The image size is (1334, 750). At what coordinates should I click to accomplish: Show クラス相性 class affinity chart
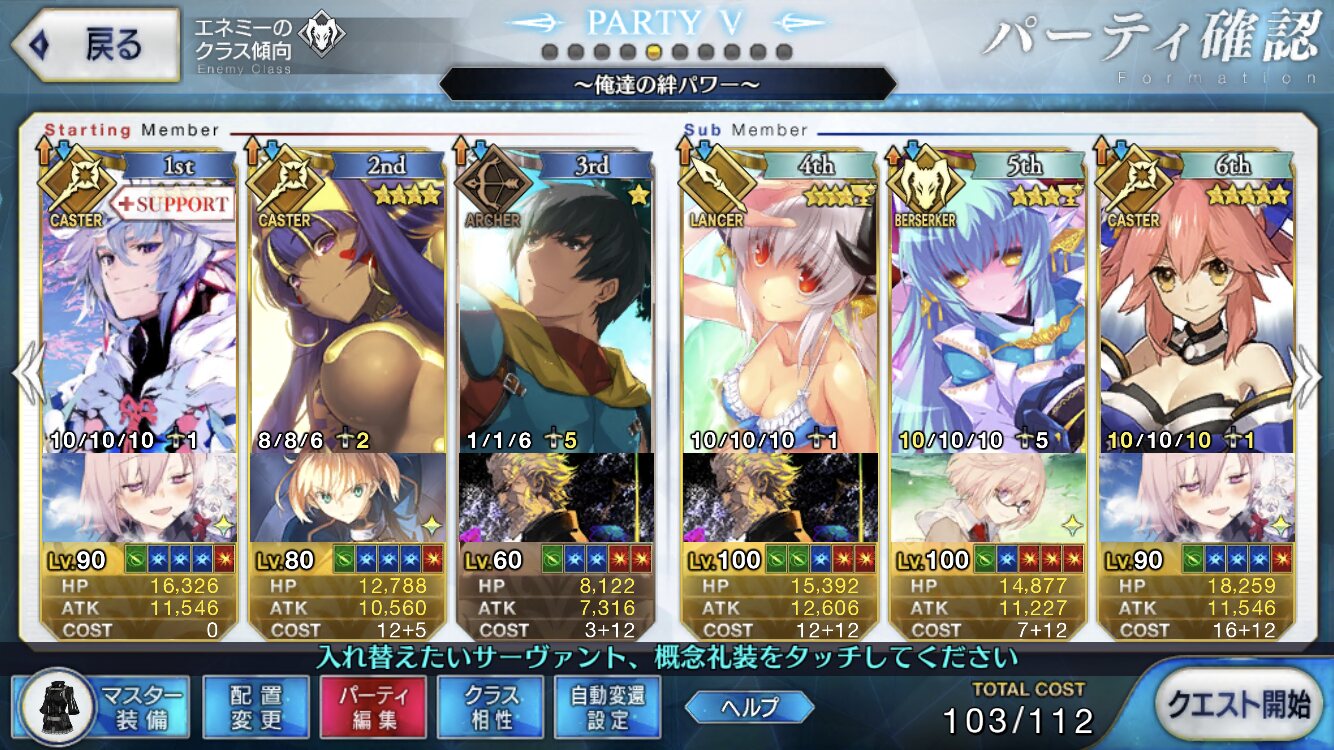click(490, 705)
